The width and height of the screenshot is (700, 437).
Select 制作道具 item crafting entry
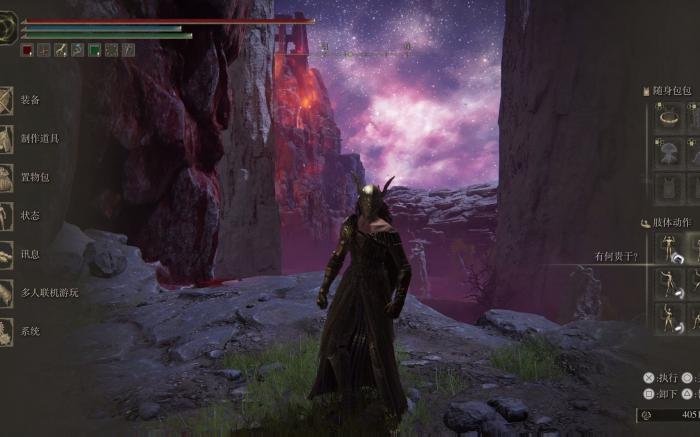pyautogui.click(x=39, y=138)
